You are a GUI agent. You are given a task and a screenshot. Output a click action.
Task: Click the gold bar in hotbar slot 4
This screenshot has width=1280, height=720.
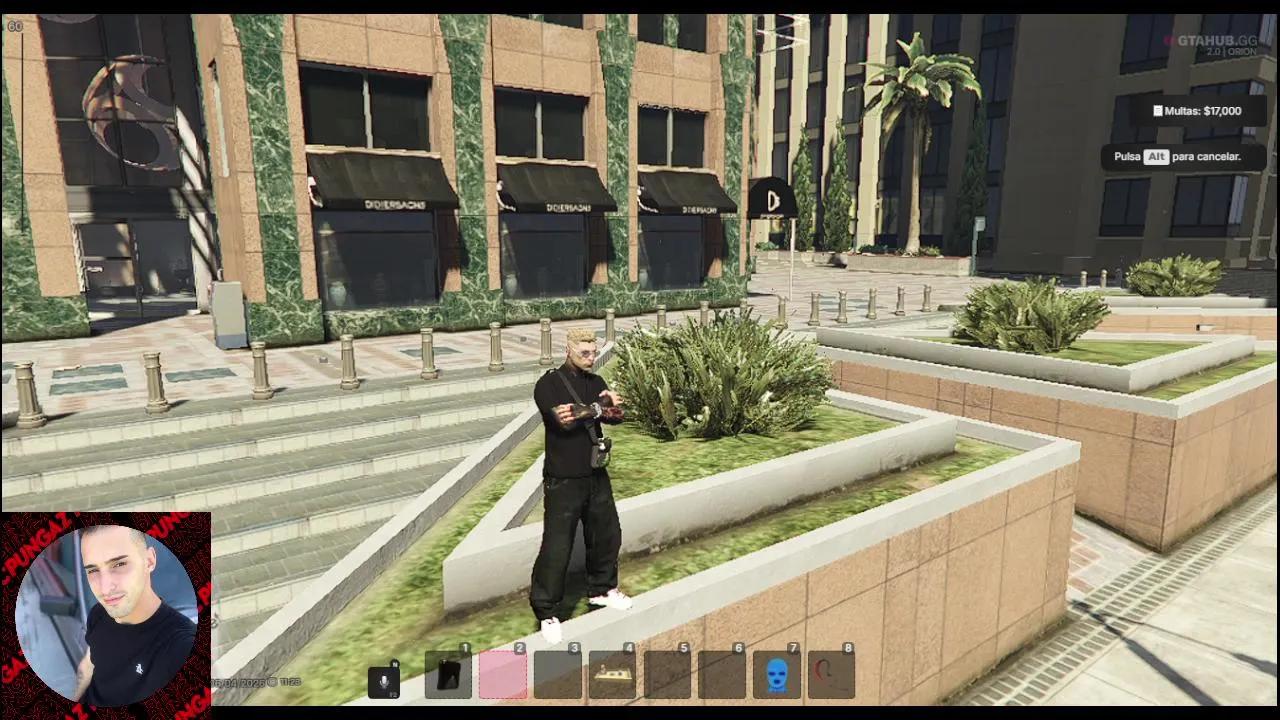(613, 675)
